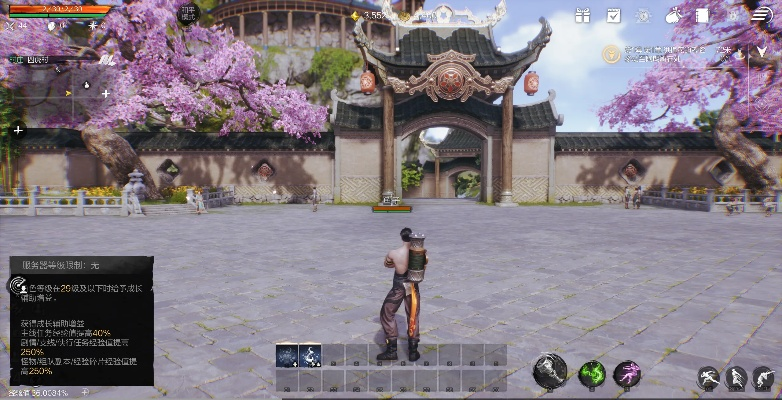Viewport: 782px width, 400px height.
Task: Activate the hammer strike attack ability
Action: pos(550,371)
